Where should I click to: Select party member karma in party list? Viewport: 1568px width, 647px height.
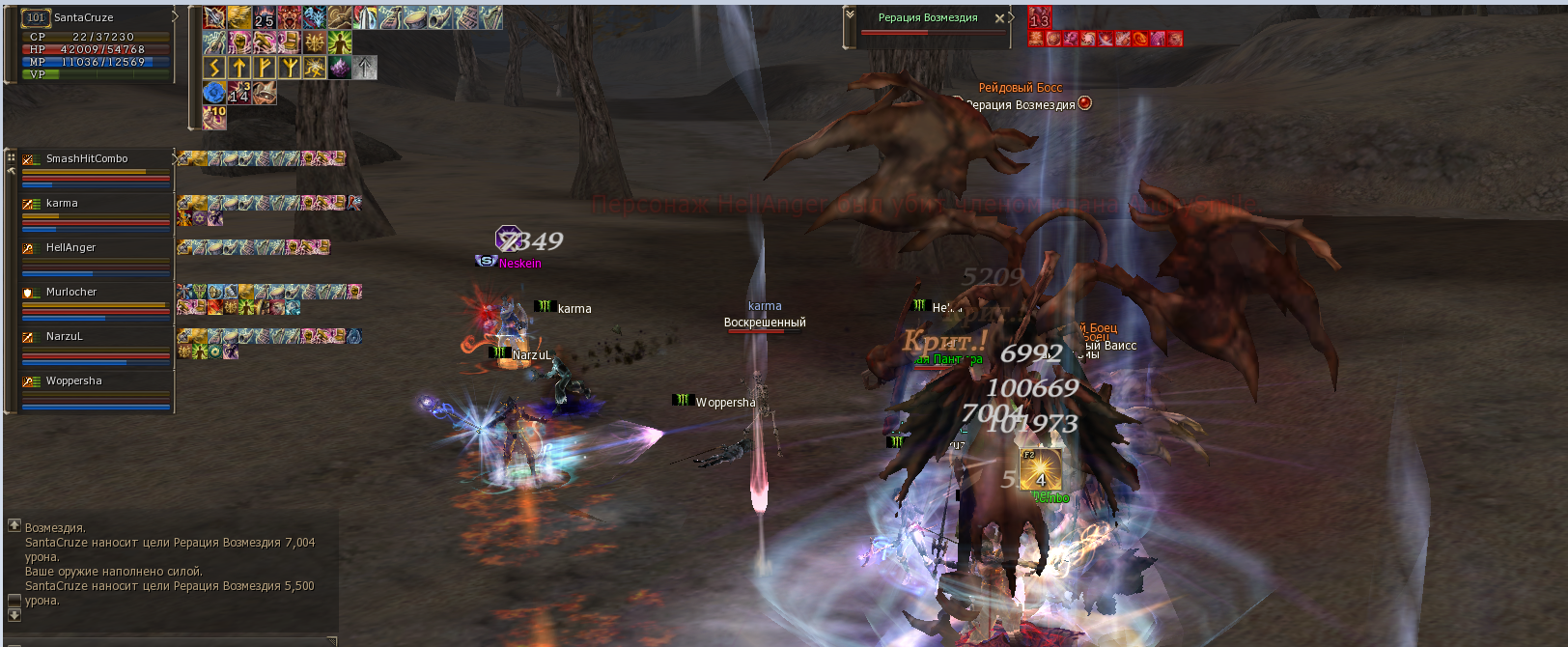click(62, 204)
